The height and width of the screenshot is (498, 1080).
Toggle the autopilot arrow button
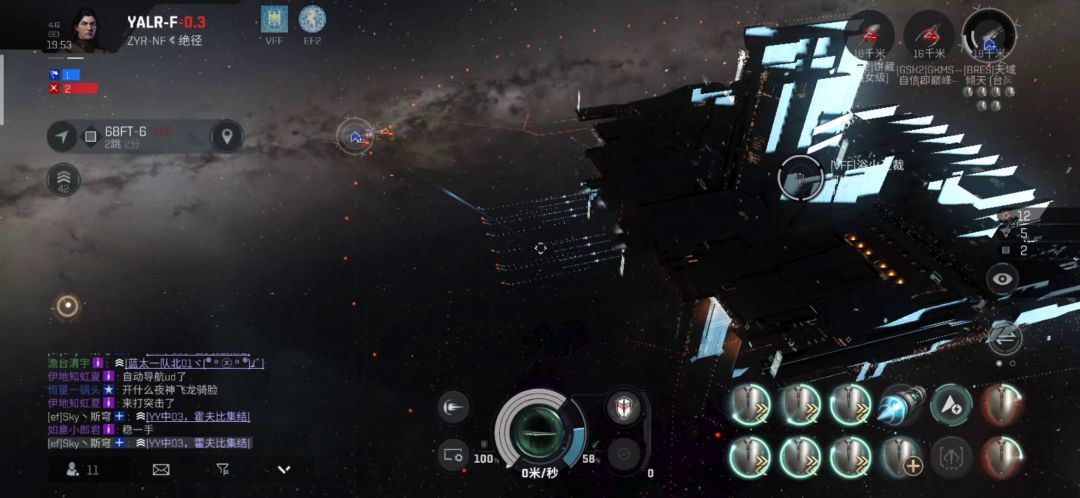click(x=64, y=136)
